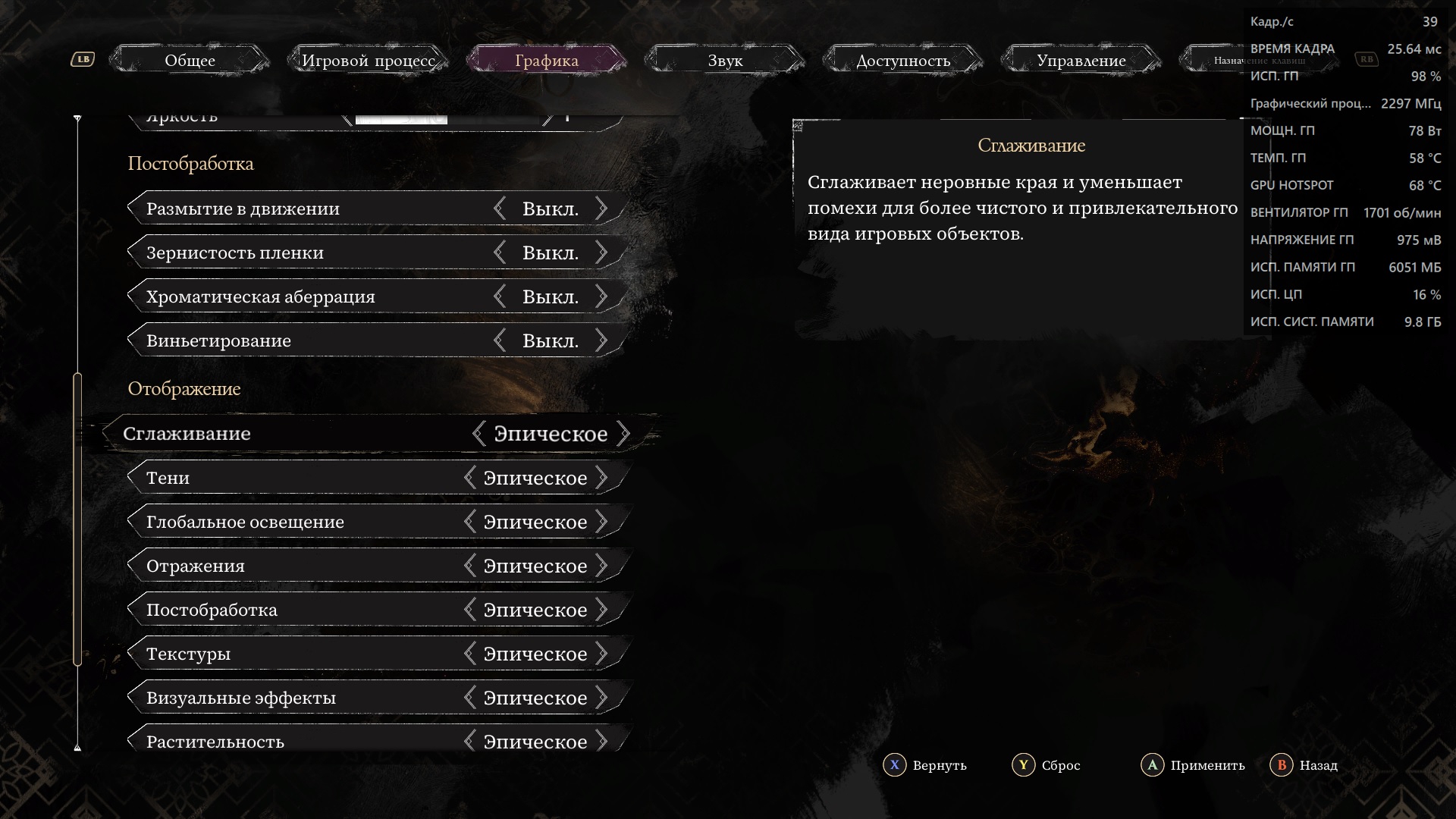Image resolution: width=1456 pixels, height=819 pixels.
Task: Increase Хроматическая аберрация with right arrow
Action: click(601, 297)
